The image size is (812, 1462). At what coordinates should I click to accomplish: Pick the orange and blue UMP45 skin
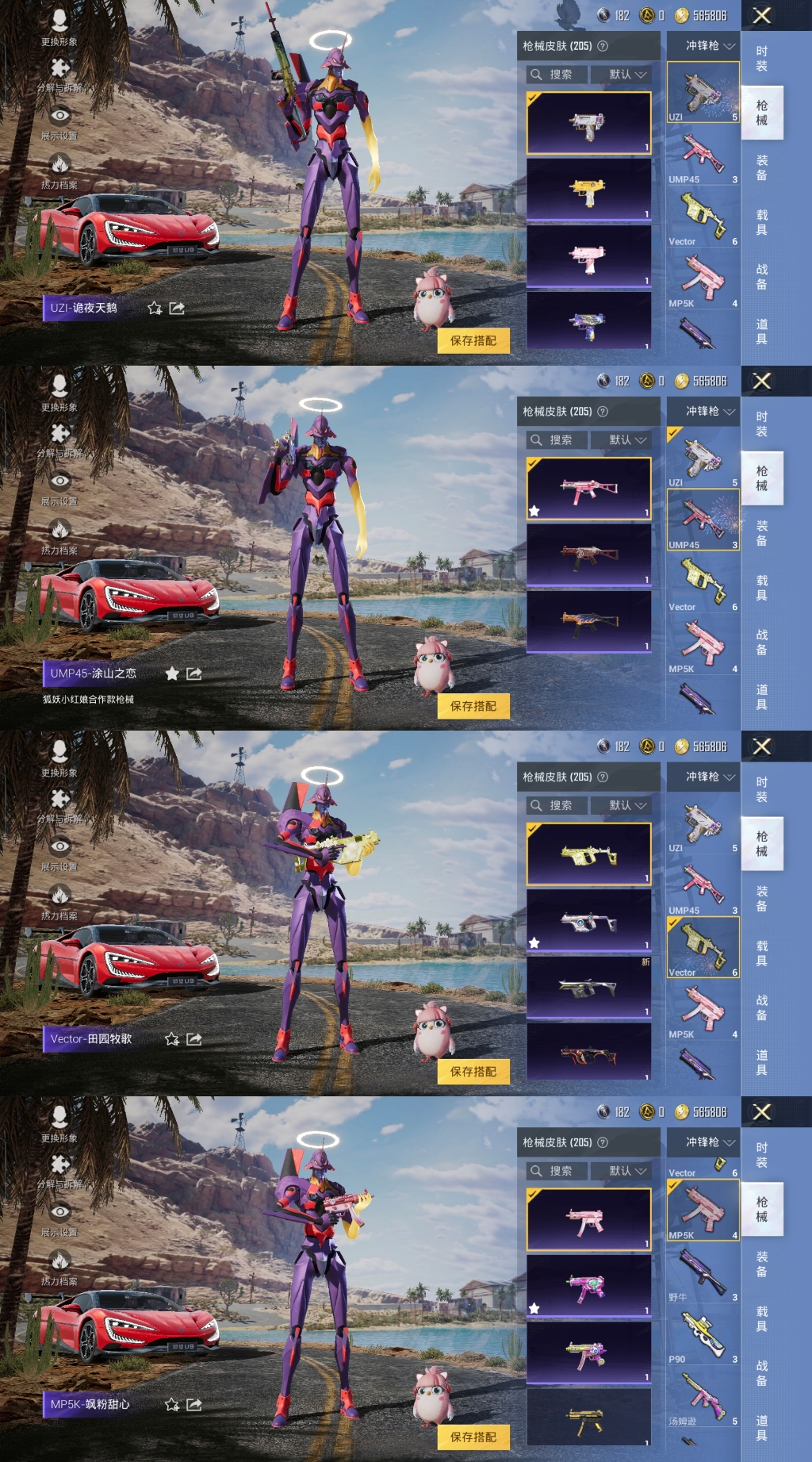pos(588,622)
